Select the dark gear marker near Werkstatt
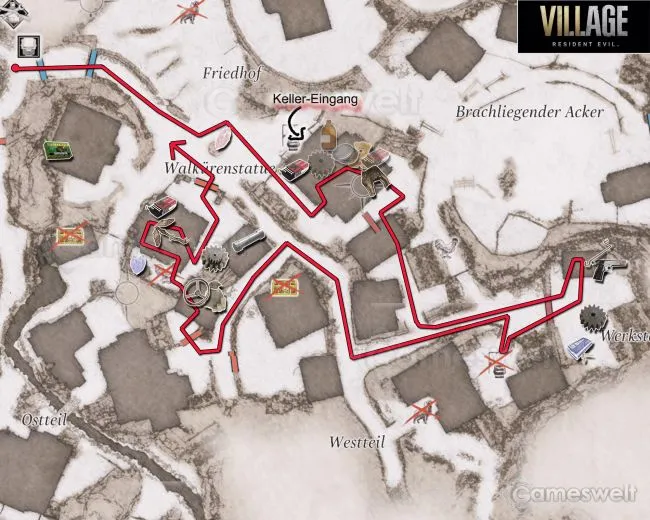 pyautogui.click(x=594, y=320)
